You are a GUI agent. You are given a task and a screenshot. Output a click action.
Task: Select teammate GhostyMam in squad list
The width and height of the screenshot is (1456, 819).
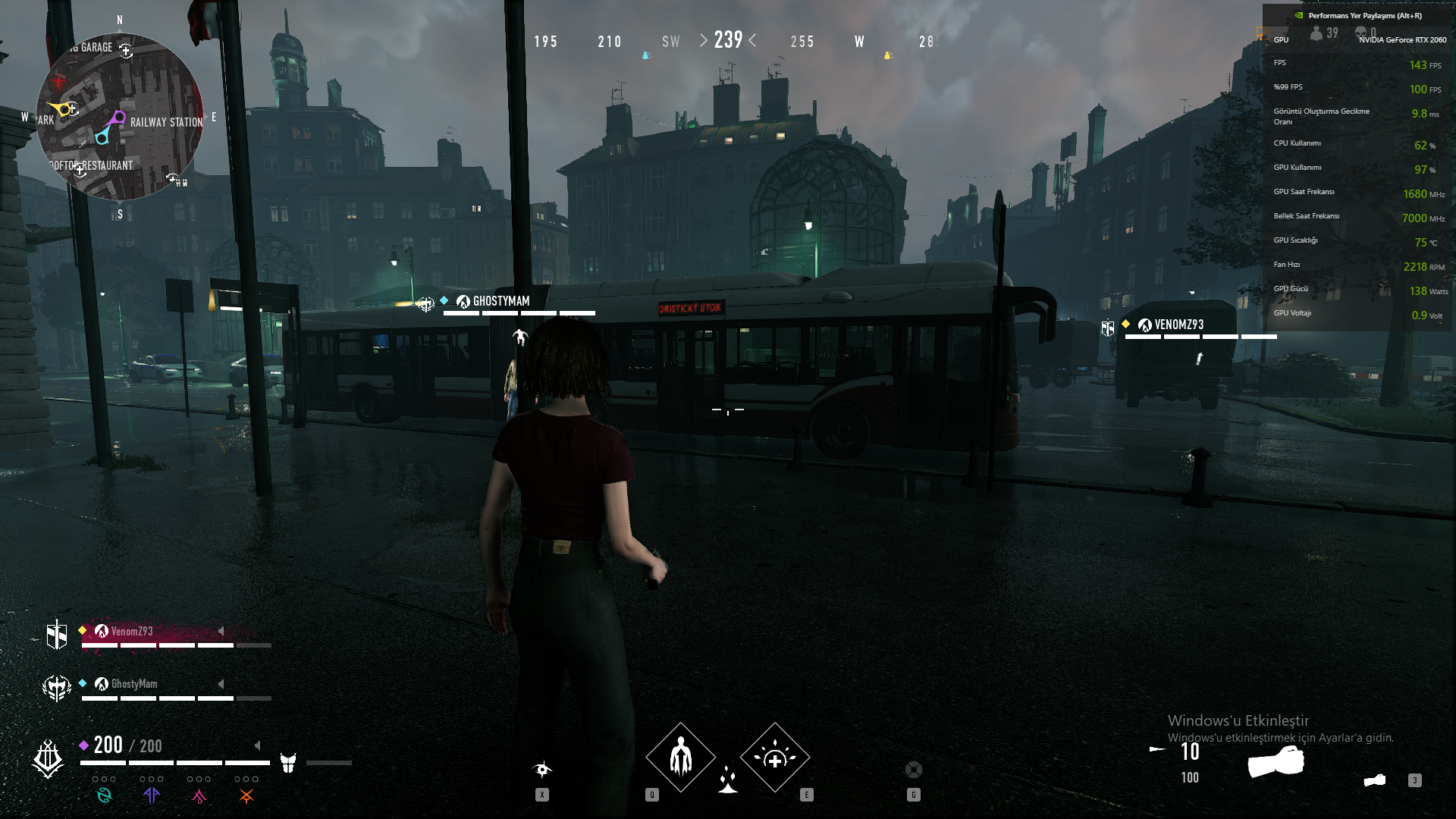[x=134, y=684]
